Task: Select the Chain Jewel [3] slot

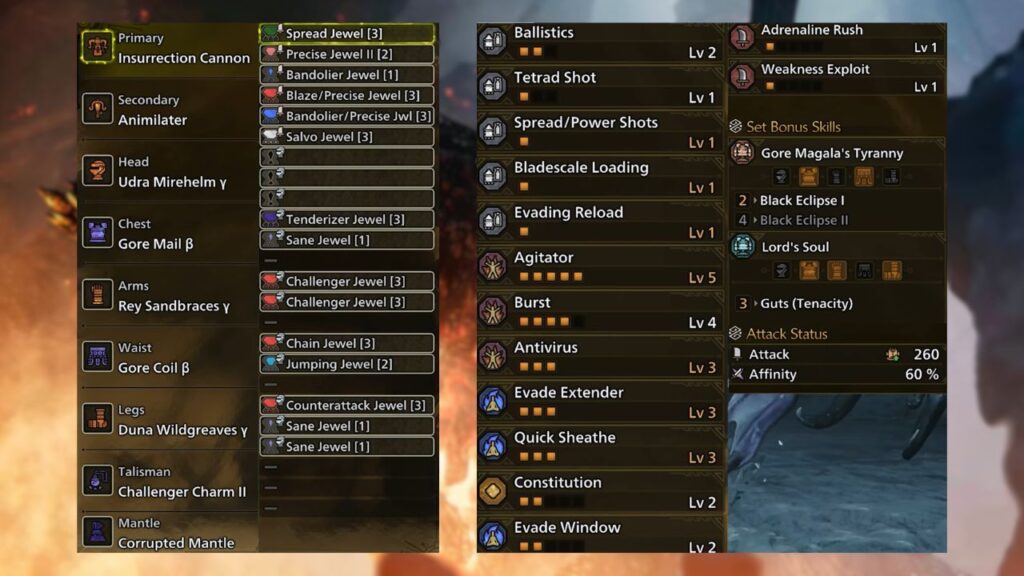Action: point(346,343)
